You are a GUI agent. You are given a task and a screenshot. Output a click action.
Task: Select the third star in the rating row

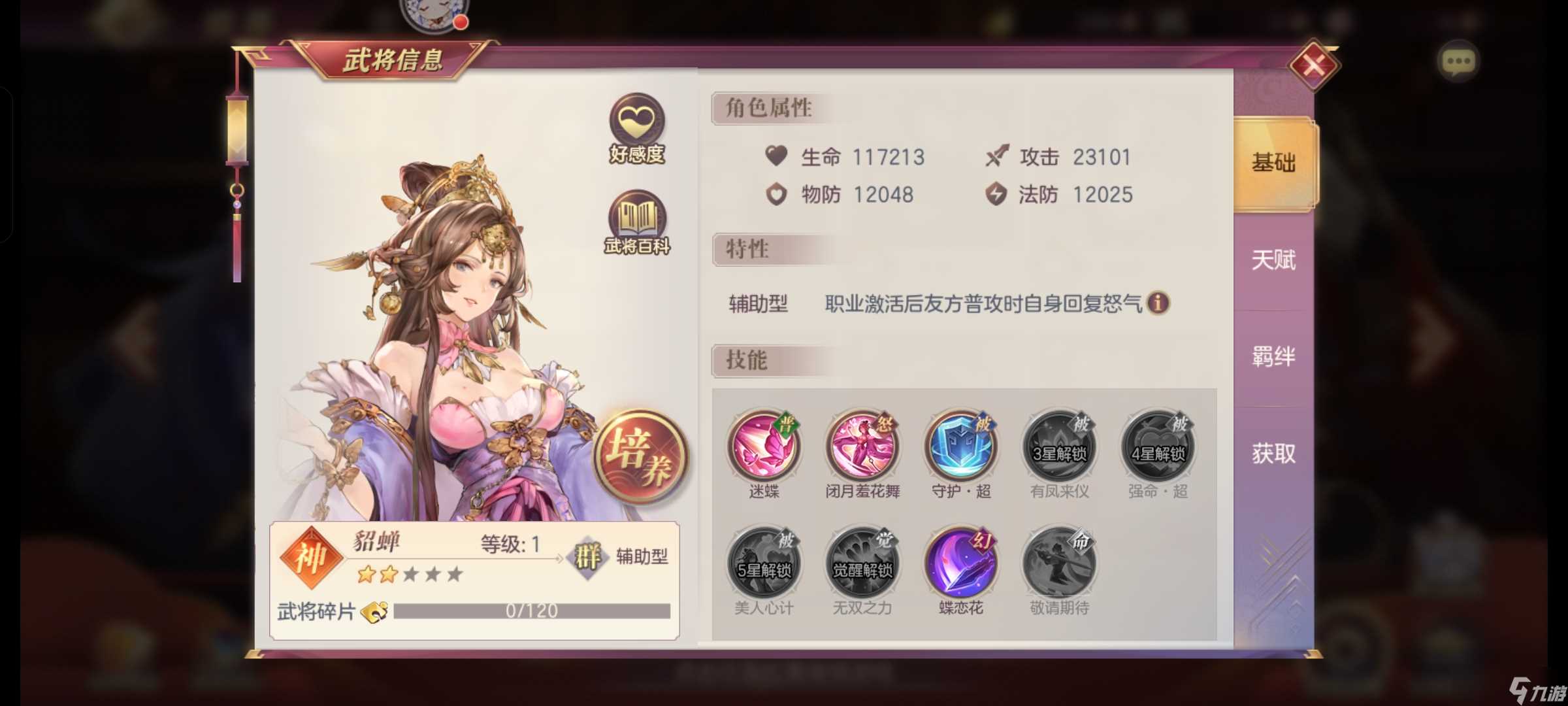point(412,574)
